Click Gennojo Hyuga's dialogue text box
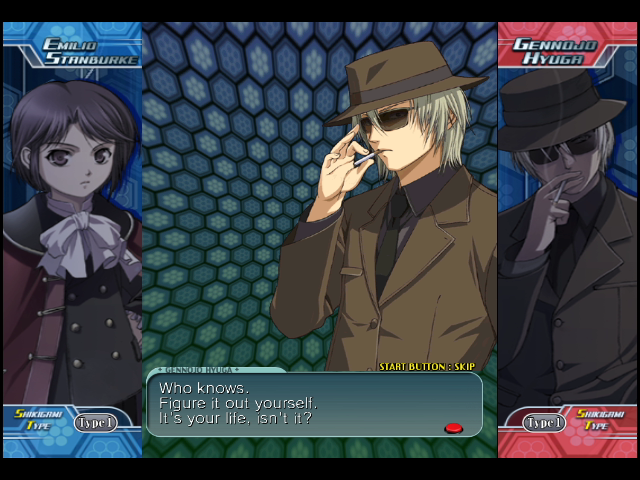Image resolution: width=640 pixels, height=480 pixels. pyautogui.click(x=314, y=404)
